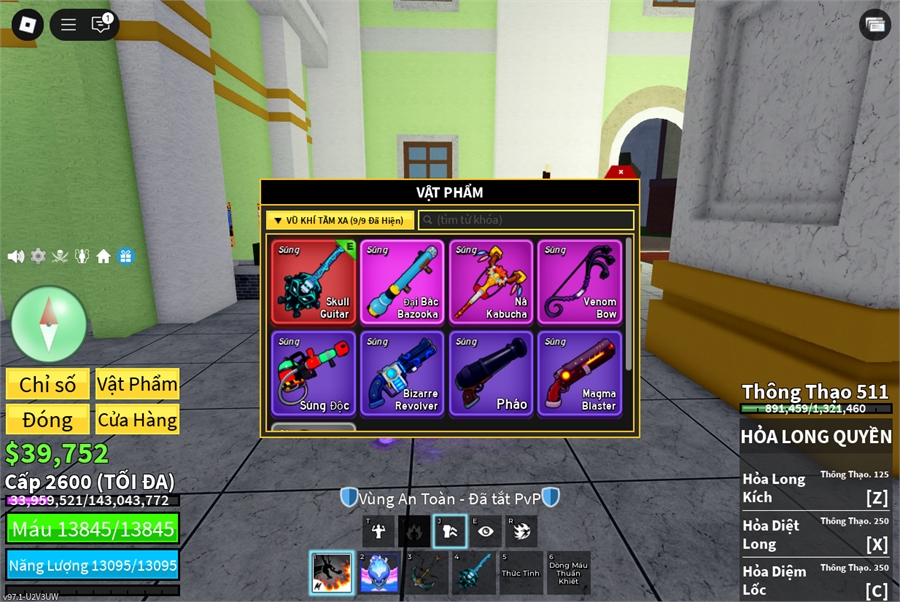This screenshot has height=602, width=900.
Task: Open the Roblox menu logo button
Action: [26, 25]
